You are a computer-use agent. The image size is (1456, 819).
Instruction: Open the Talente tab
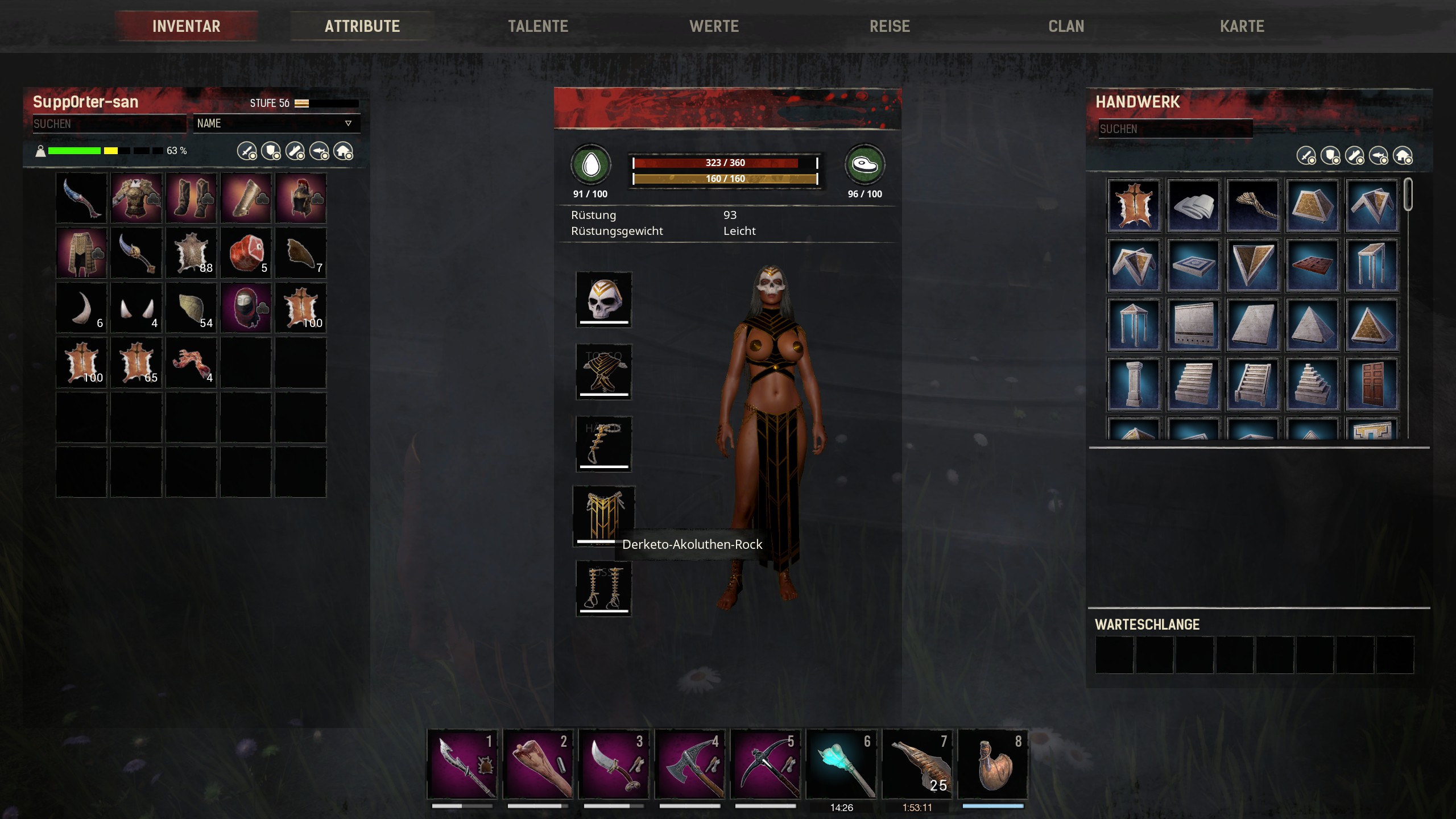(537, 26)
